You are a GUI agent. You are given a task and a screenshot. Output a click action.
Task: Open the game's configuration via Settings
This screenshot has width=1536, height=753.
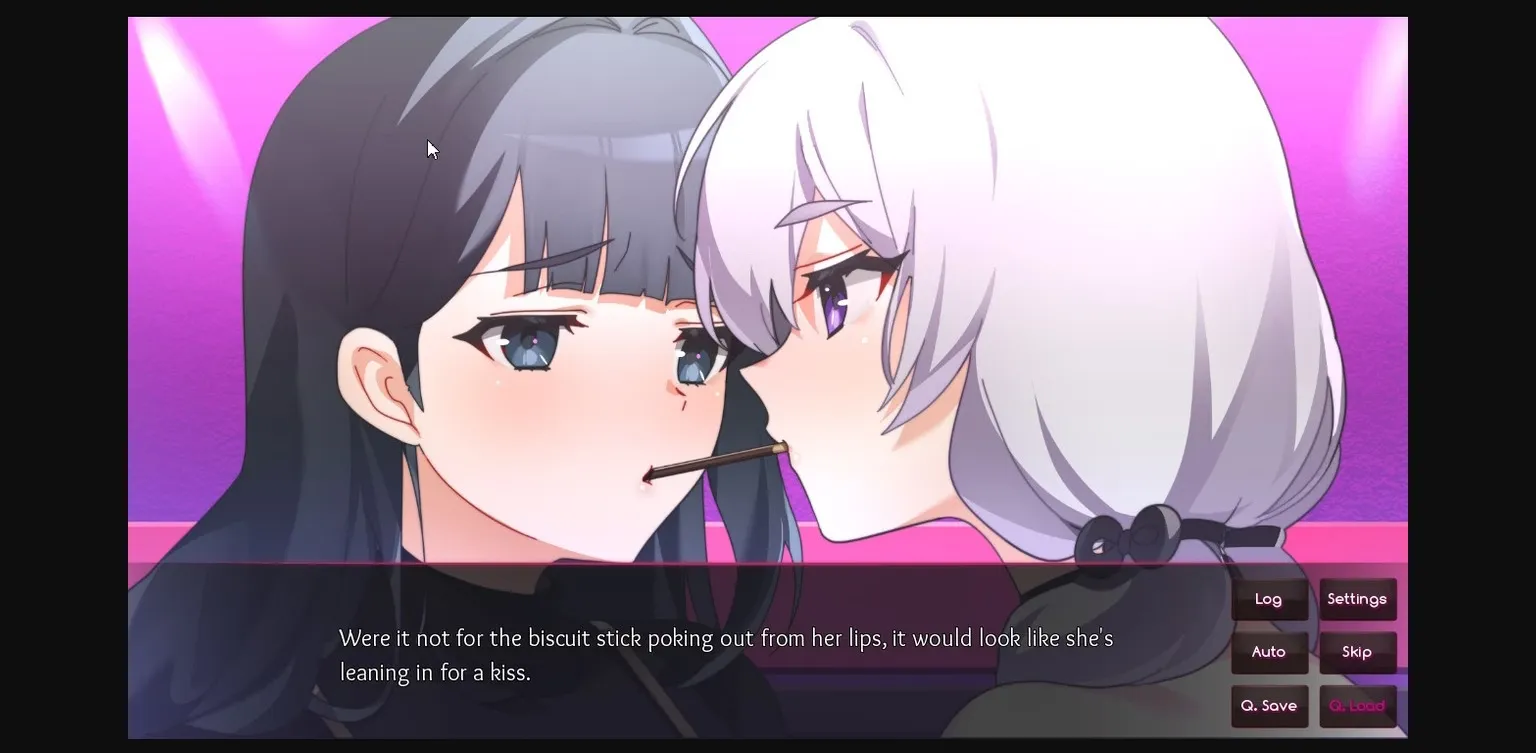point(1357,598)
